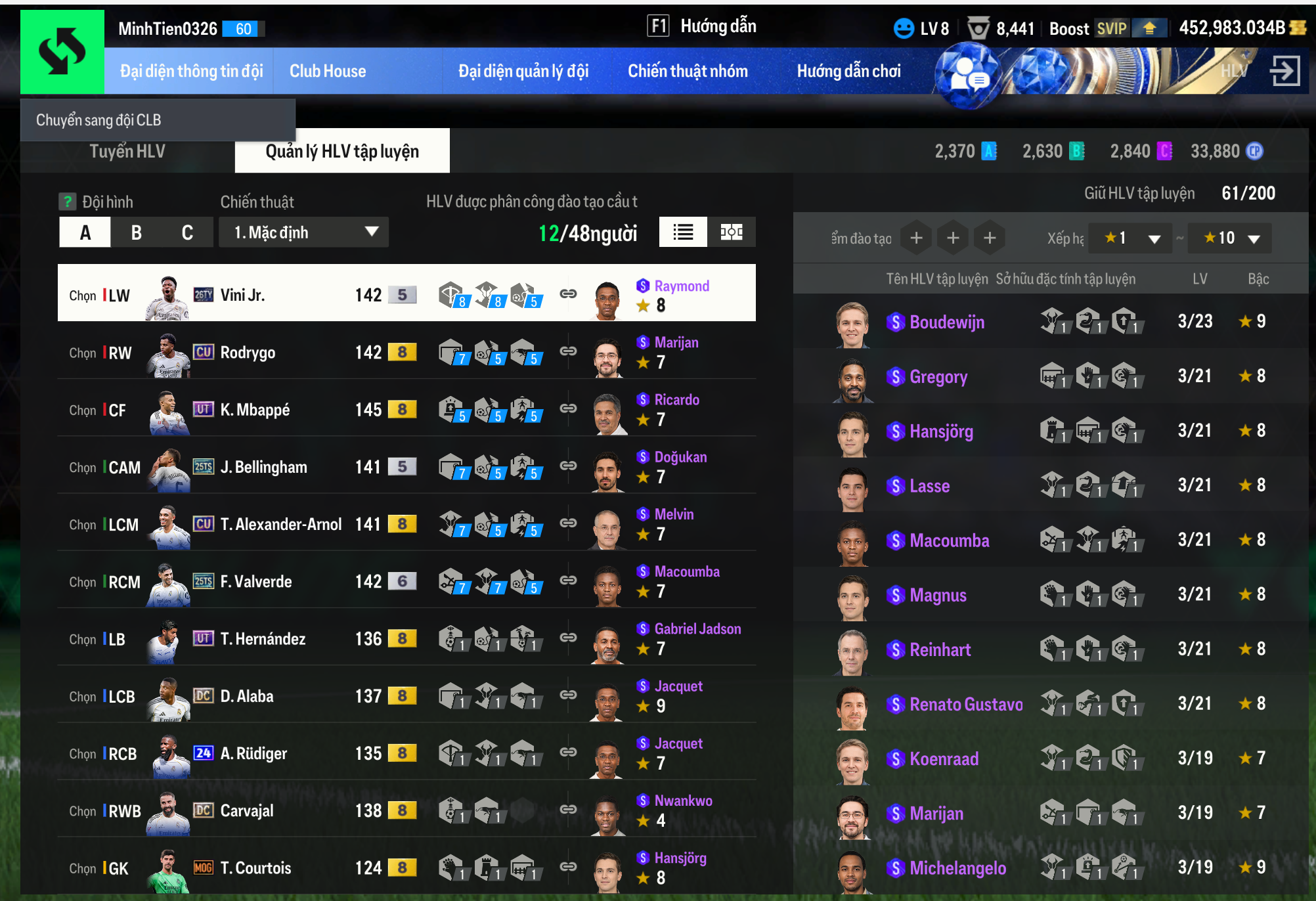Switch to squad C tab
Image resolution: width=1316 pixels, height=901 pixels.
pyautogui.click(x=187, y=232)
